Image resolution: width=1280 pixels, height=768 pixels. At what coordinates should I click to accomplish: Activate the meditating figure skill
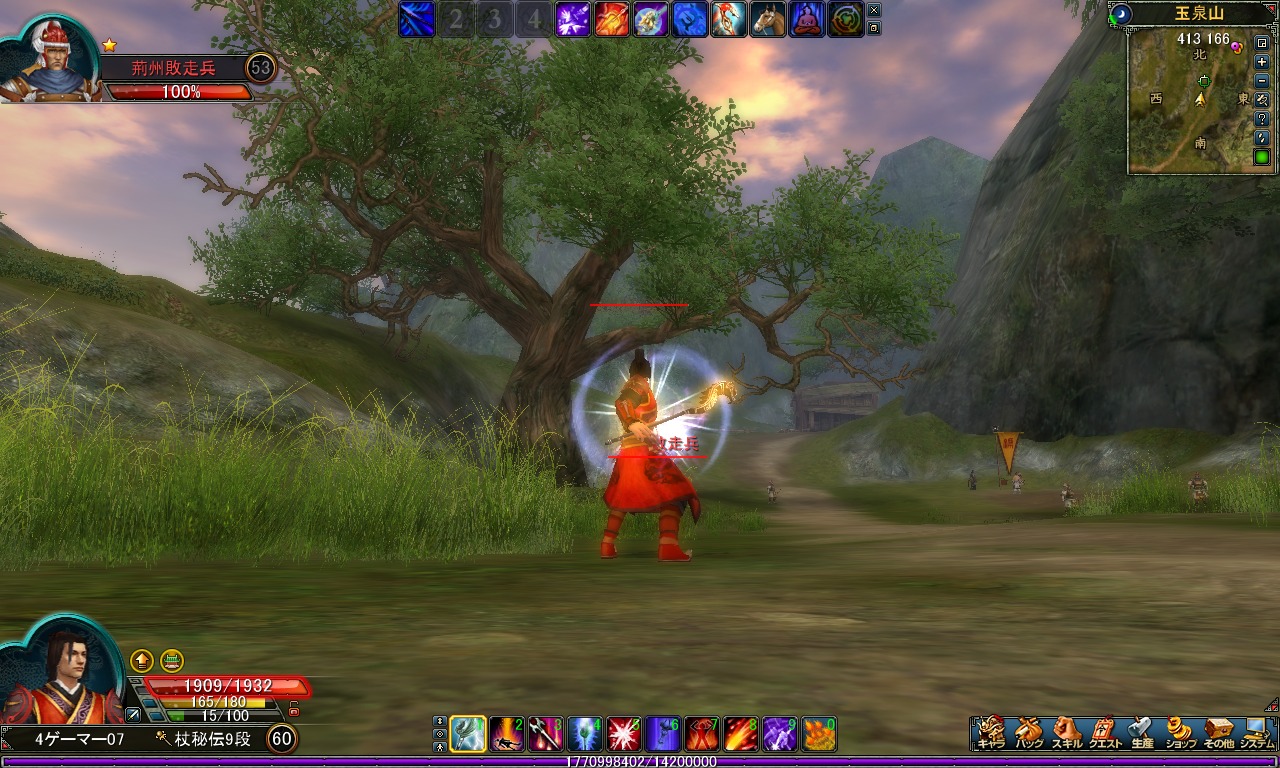[807, 19]
